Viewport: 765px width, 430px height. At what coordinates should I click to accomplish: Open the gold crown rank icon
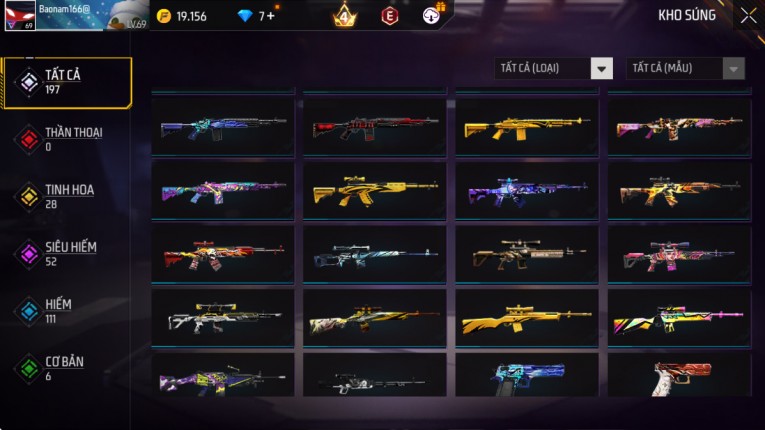(344, 15)
